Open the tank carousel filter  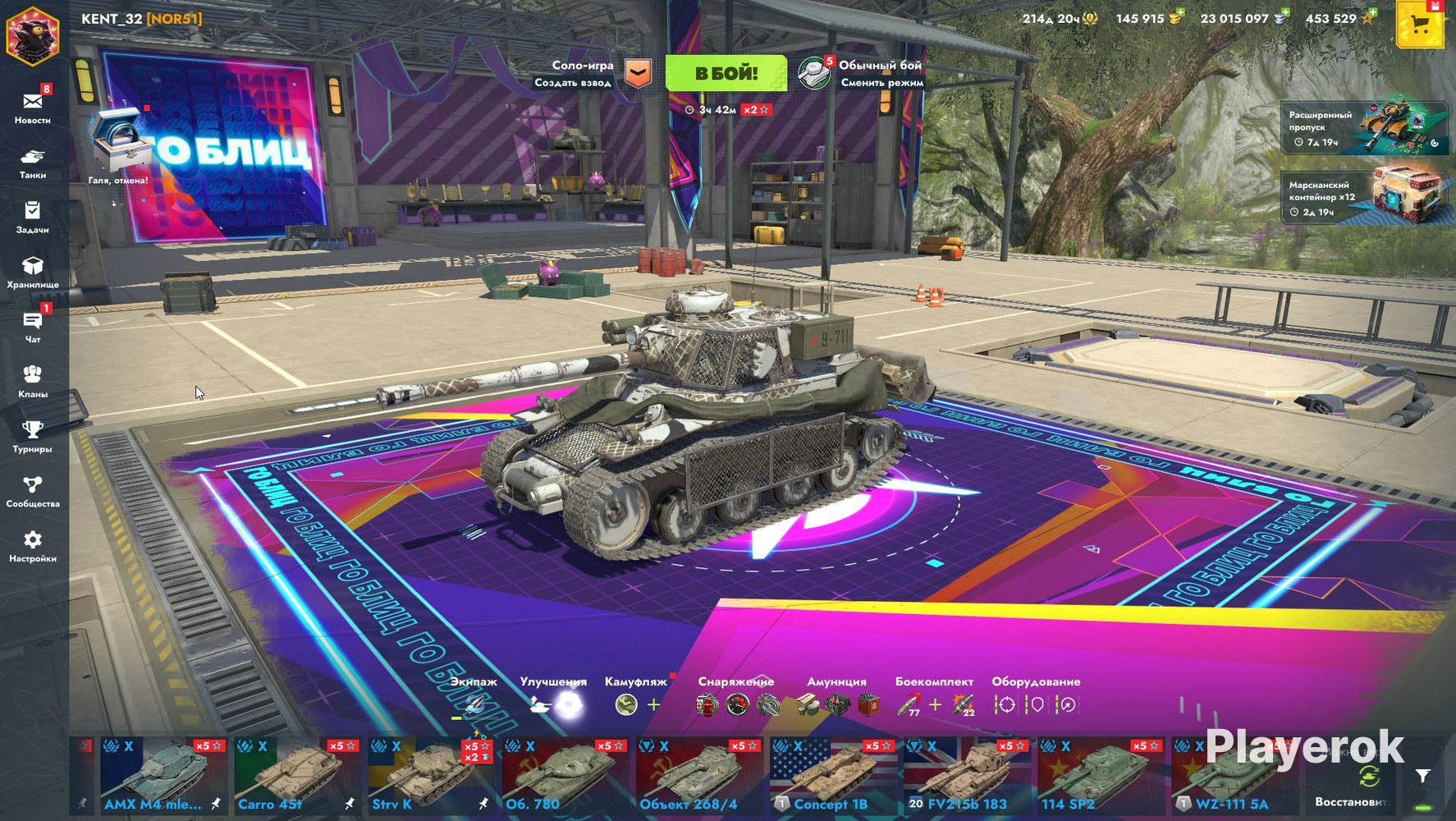tap(1423, 775)
